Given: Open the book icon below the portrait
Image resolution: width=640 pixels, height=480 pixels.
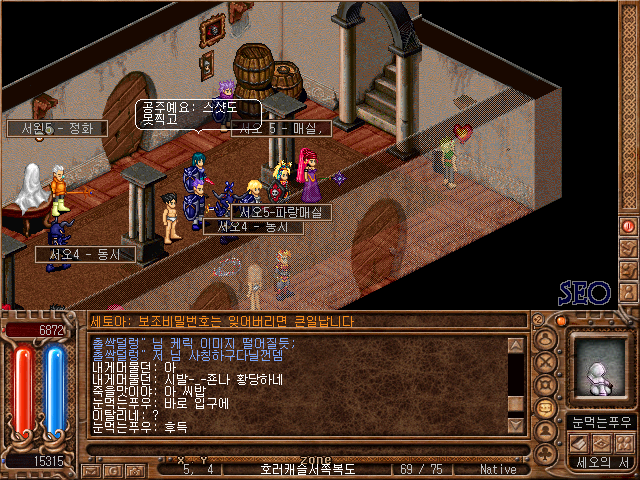Looking at the screenshot, I should (x=578, y=442).
